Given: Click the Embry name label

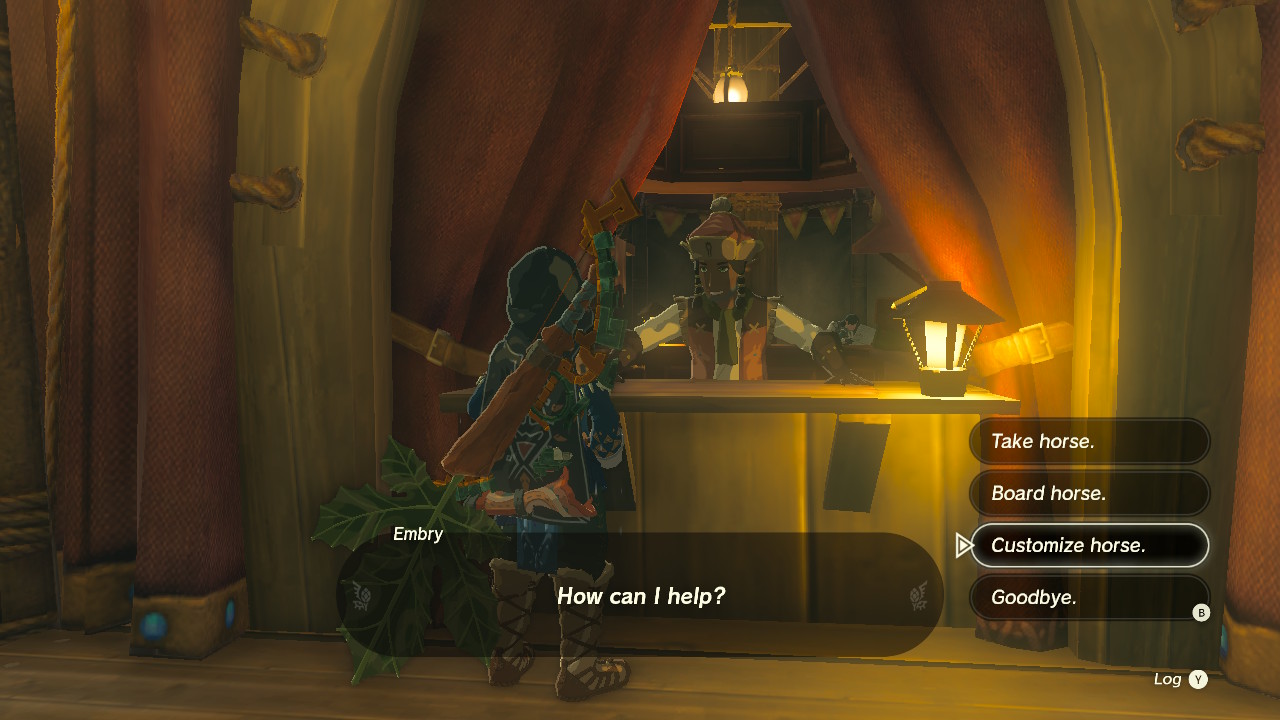Looking at the screenshot, I should (419, 534).
